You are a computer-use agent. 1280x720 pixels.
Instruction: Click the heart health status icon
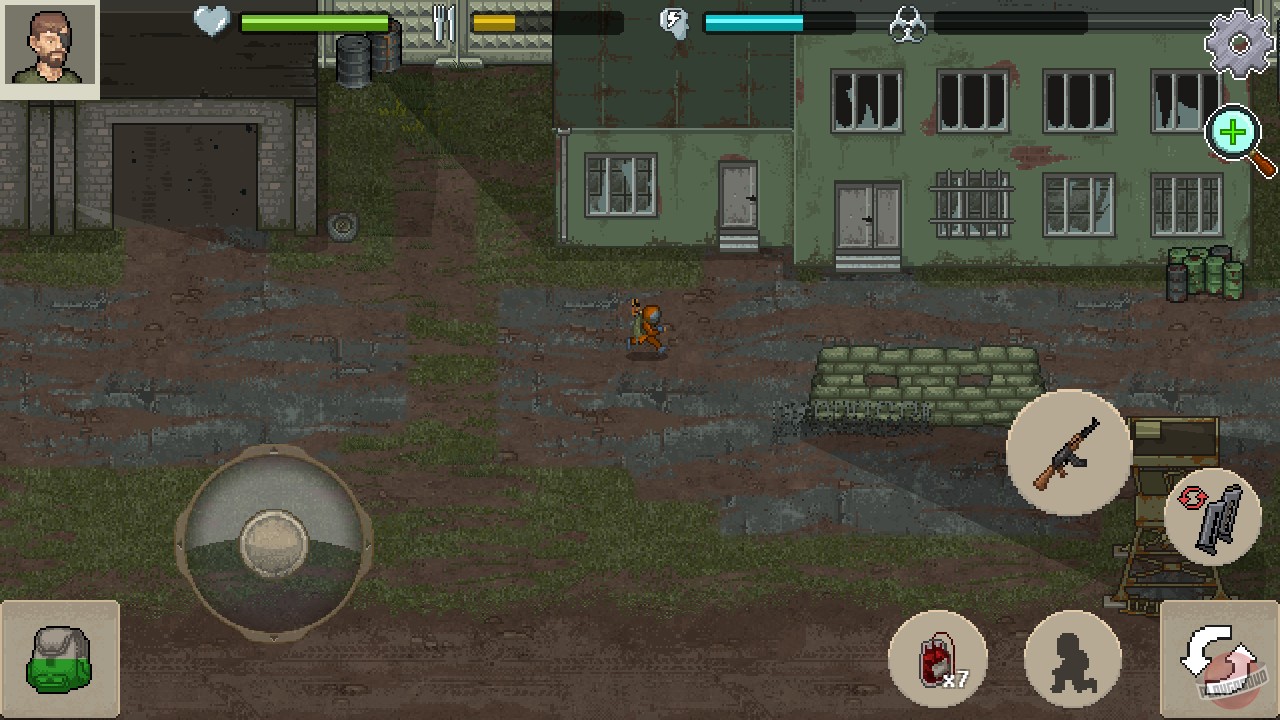click(x=210, y=22)
